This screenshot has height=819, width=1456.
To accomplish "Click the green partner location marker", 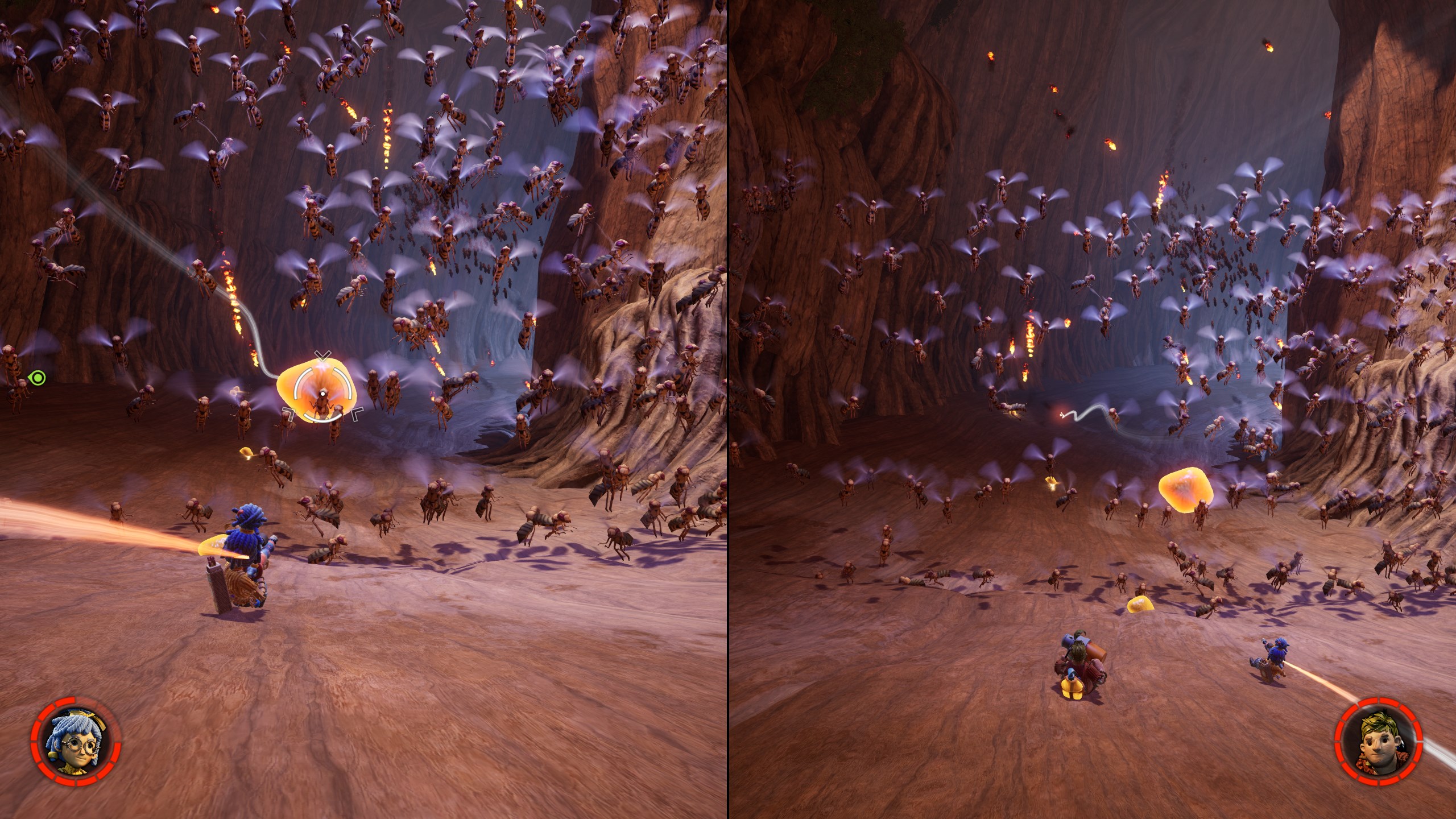I will point(38,377).
